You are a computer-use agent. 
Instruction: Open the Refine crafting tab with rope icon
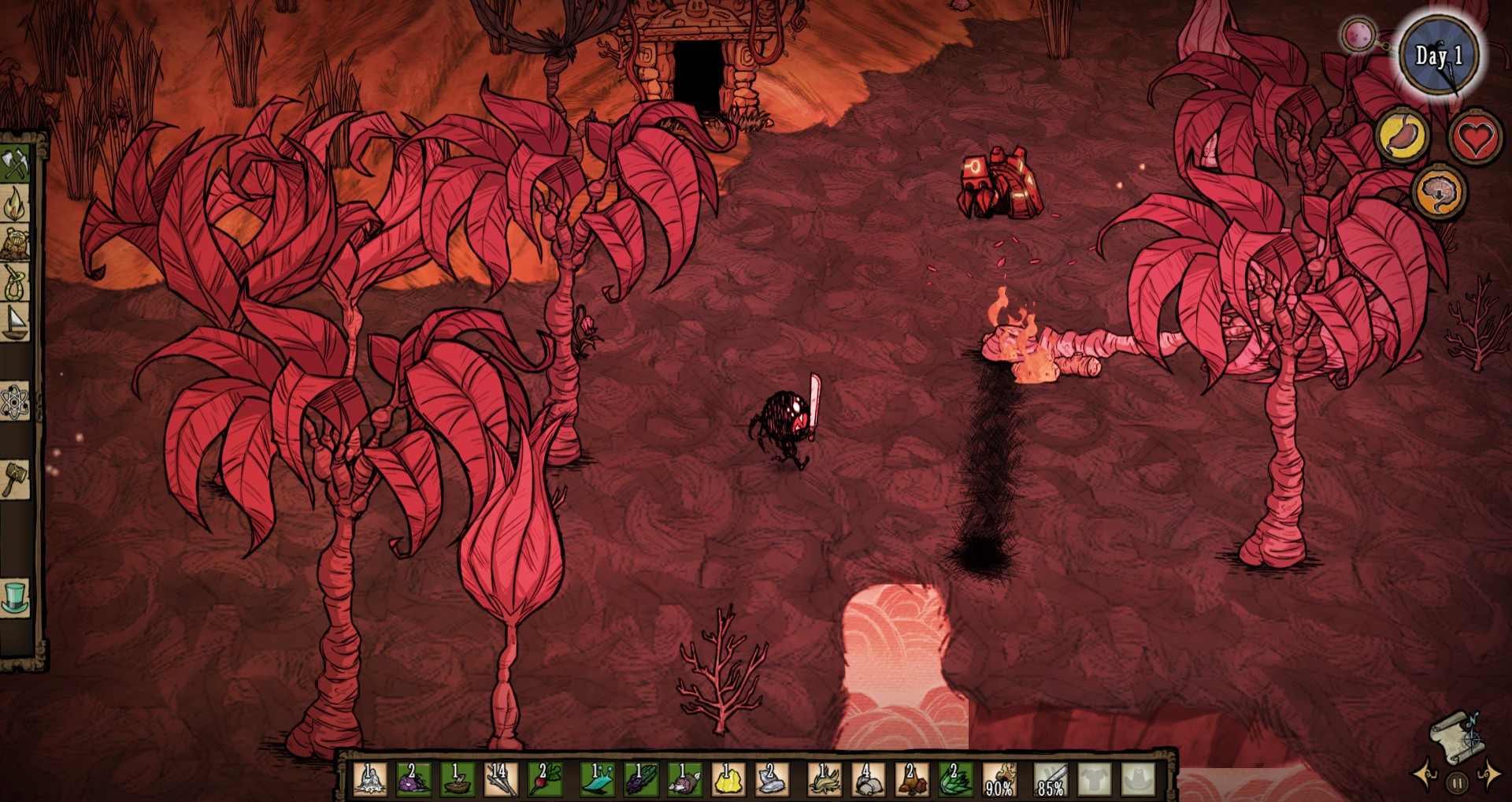[15, 282]
